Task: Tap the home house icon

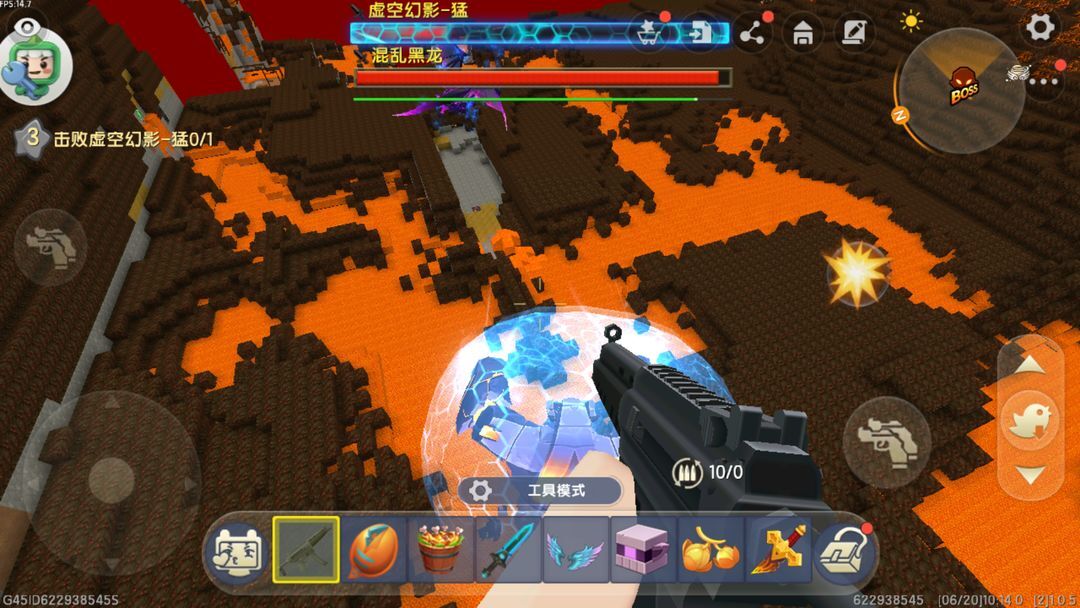Action: [802, 34]
